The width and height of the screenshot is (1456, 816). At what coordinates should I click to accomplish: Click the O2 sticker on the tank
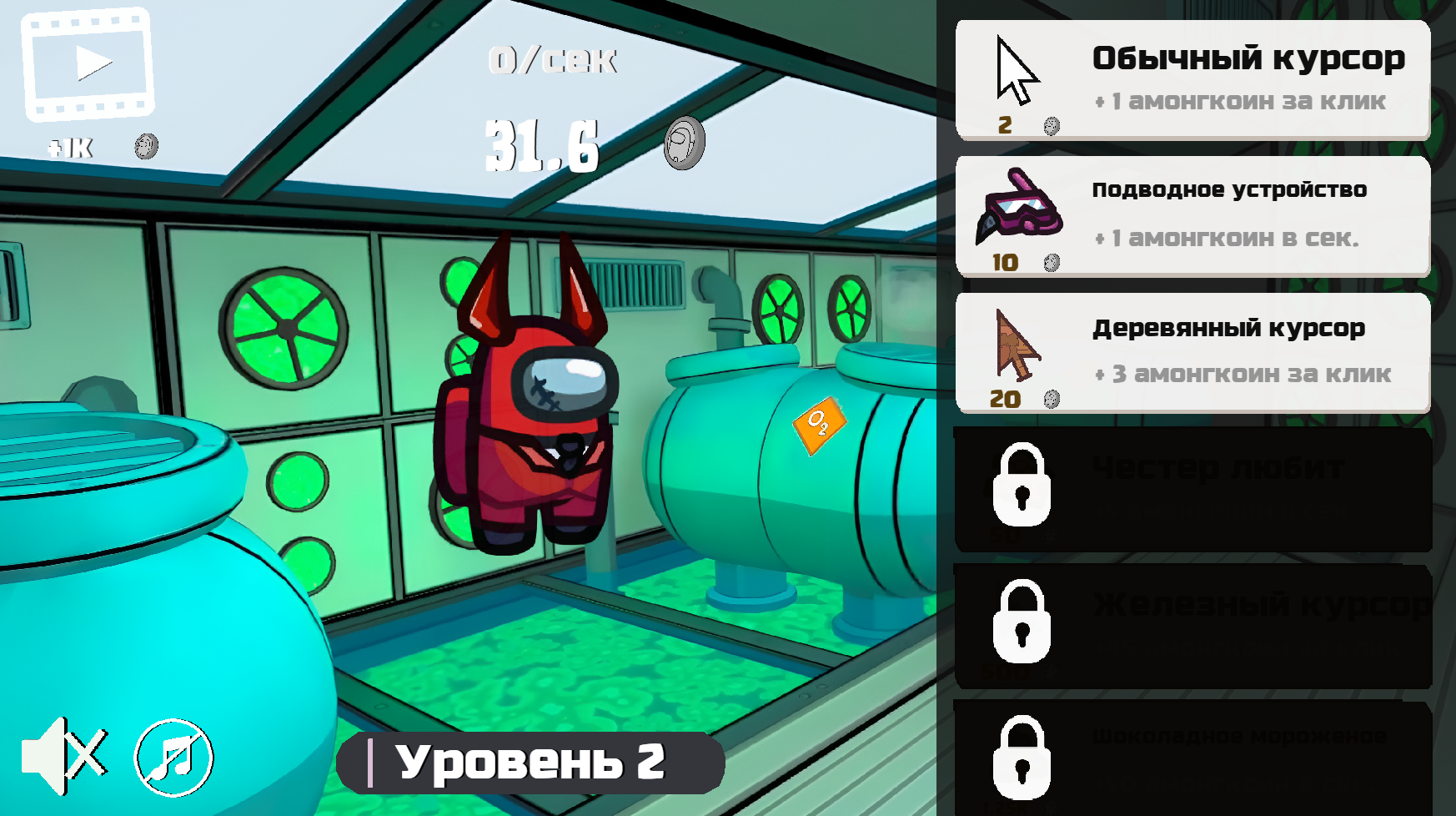point(819,426)
